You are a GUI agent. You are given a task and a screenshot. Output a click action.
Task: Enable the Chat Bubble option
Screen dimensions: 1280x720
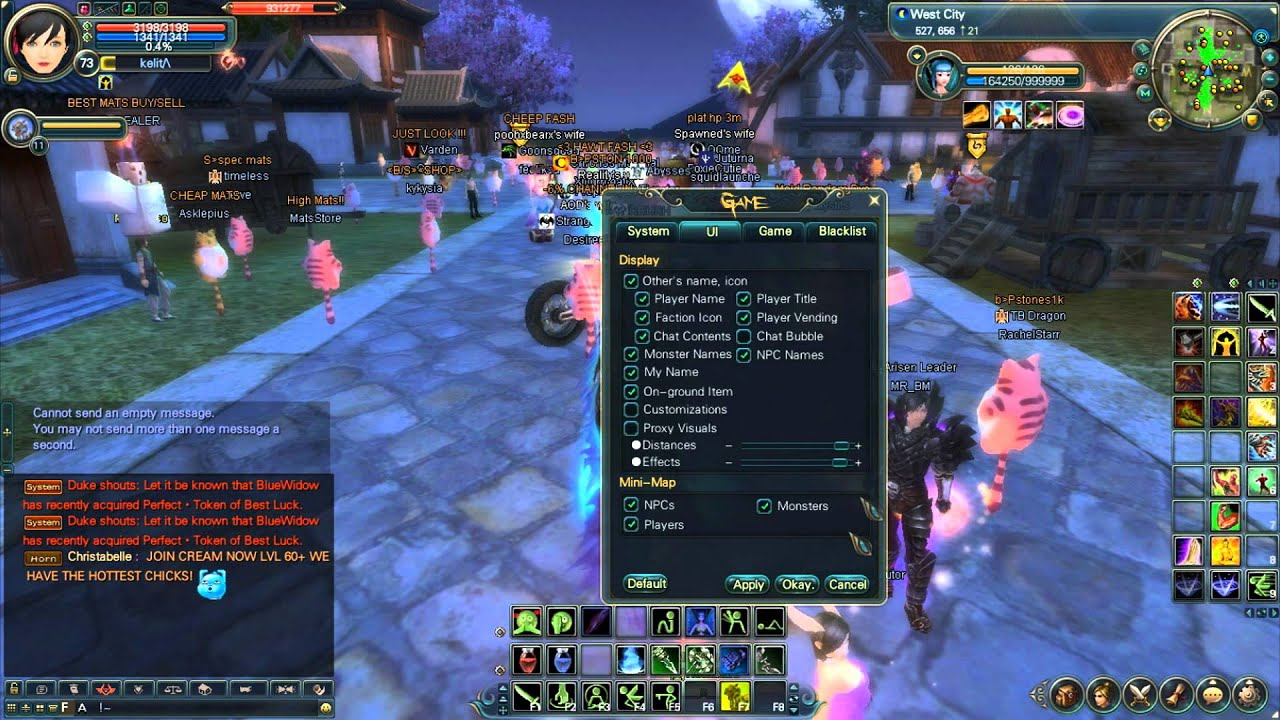click(744, 337)
